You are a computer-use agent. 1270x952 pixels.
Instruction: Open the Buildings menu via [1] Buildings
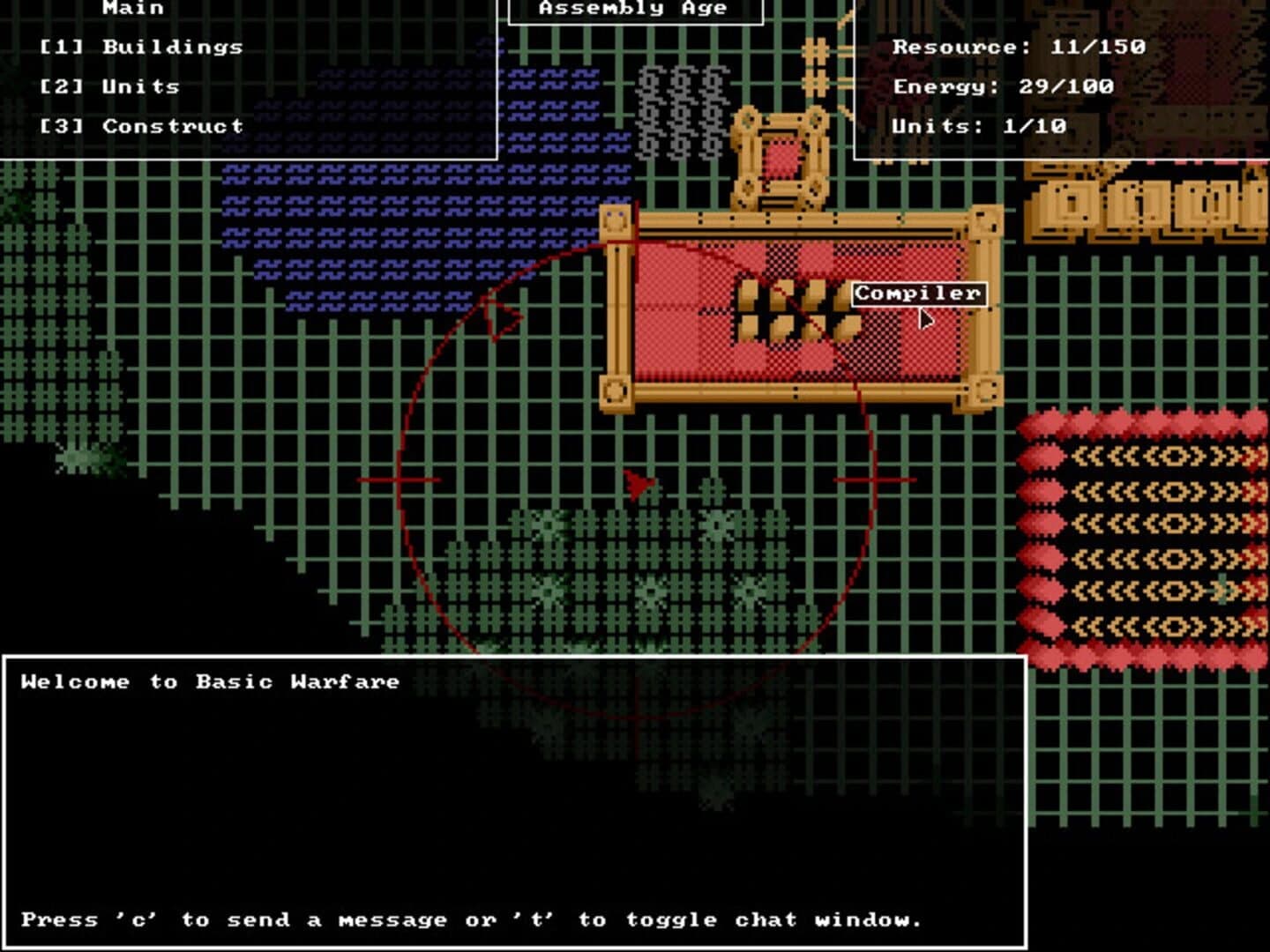(x=141, y=48)
